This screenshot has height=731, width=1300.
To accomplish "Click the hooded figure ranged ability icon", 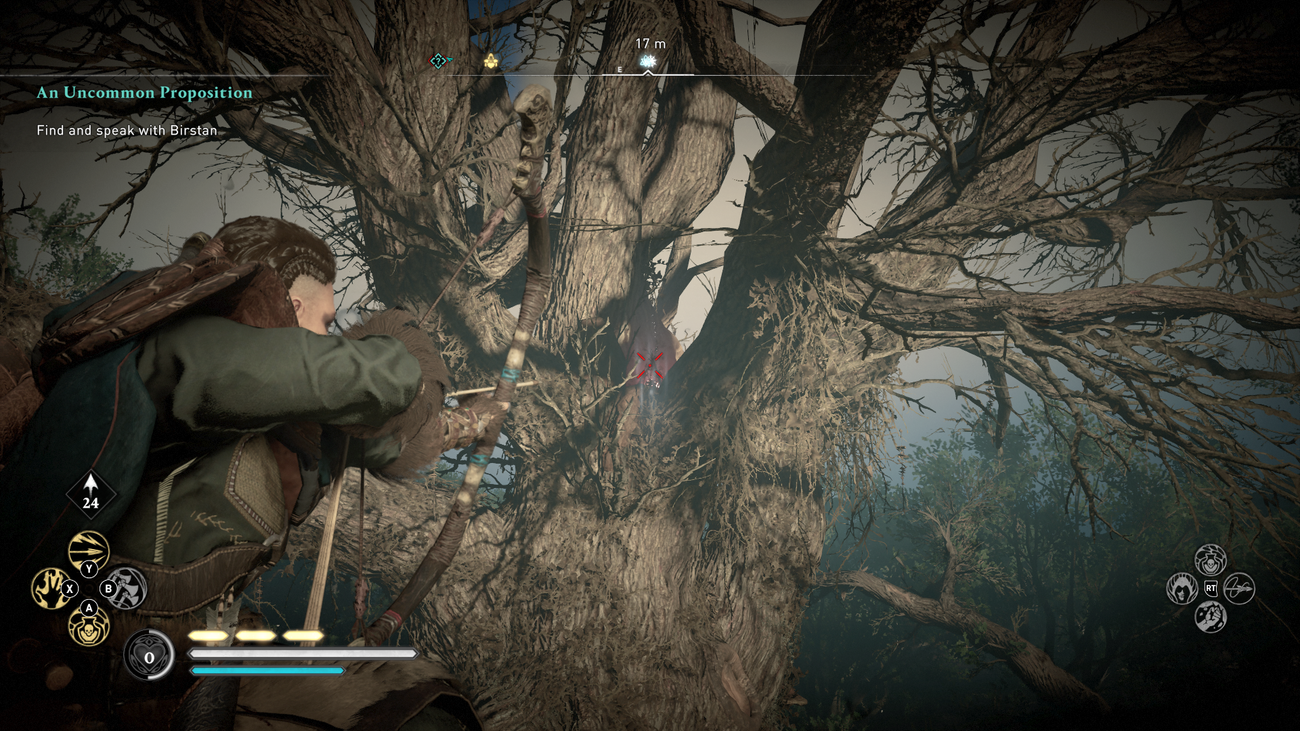I will [1182, 589].
